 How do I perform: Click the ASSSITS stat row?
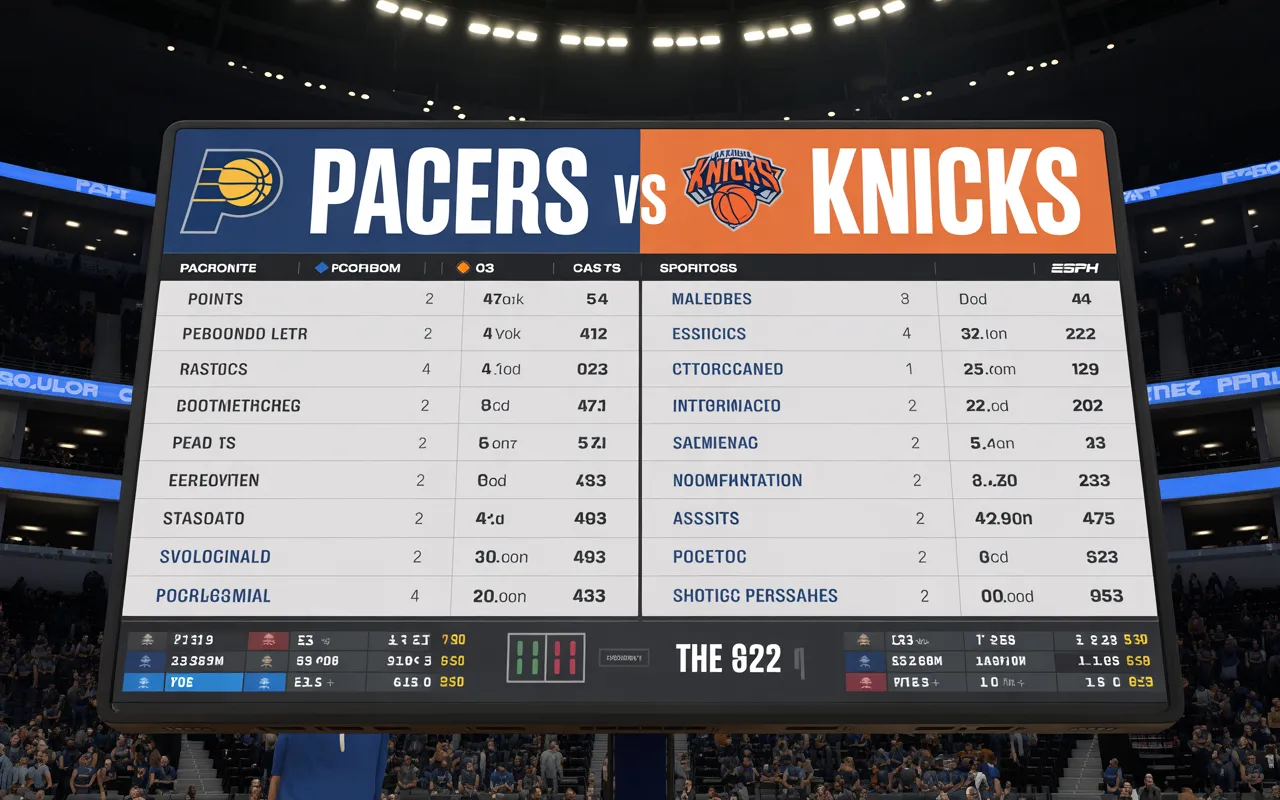click(706, 519)
